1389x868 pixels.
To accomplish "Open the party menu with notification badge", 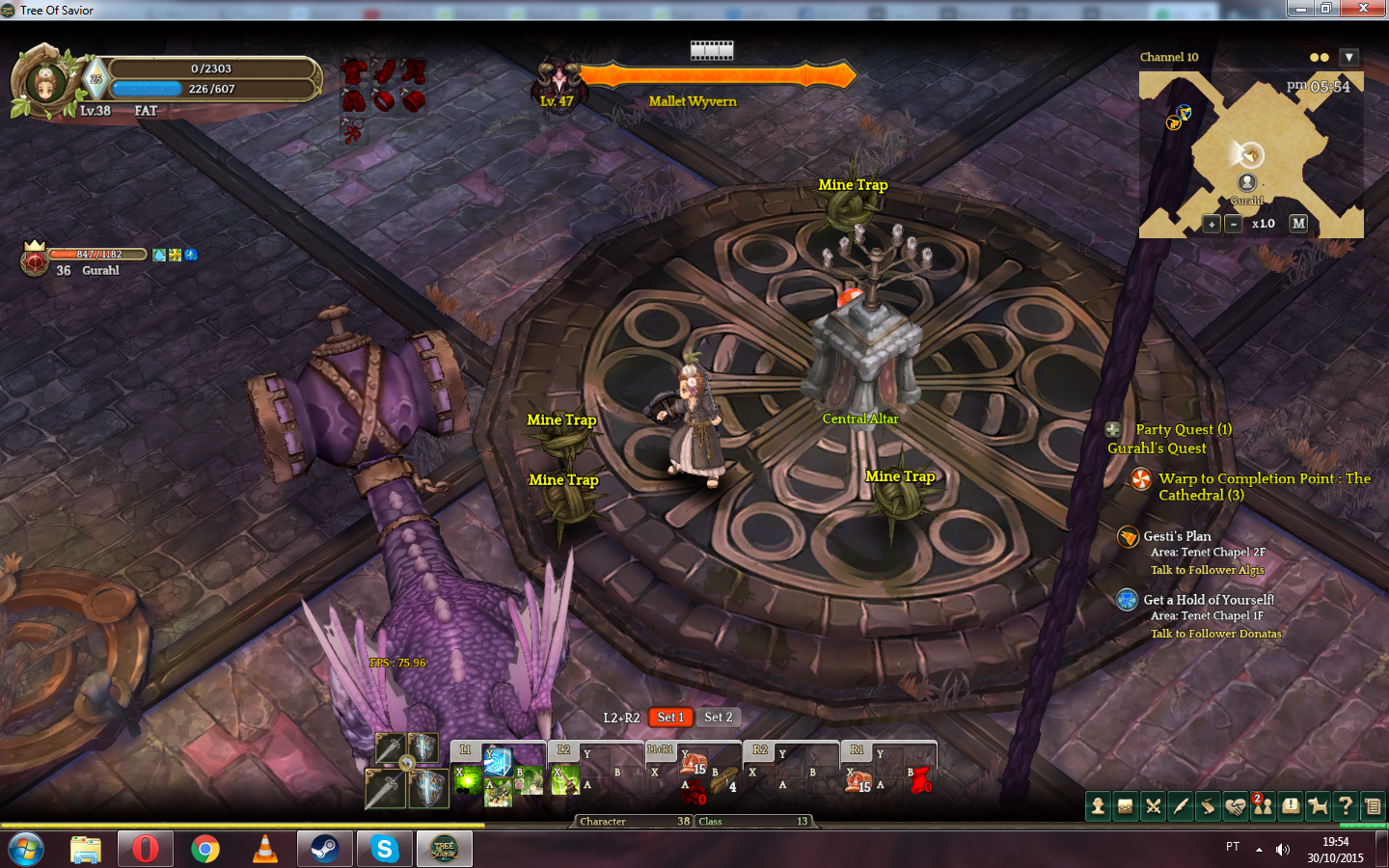I will coord(1263,806).
